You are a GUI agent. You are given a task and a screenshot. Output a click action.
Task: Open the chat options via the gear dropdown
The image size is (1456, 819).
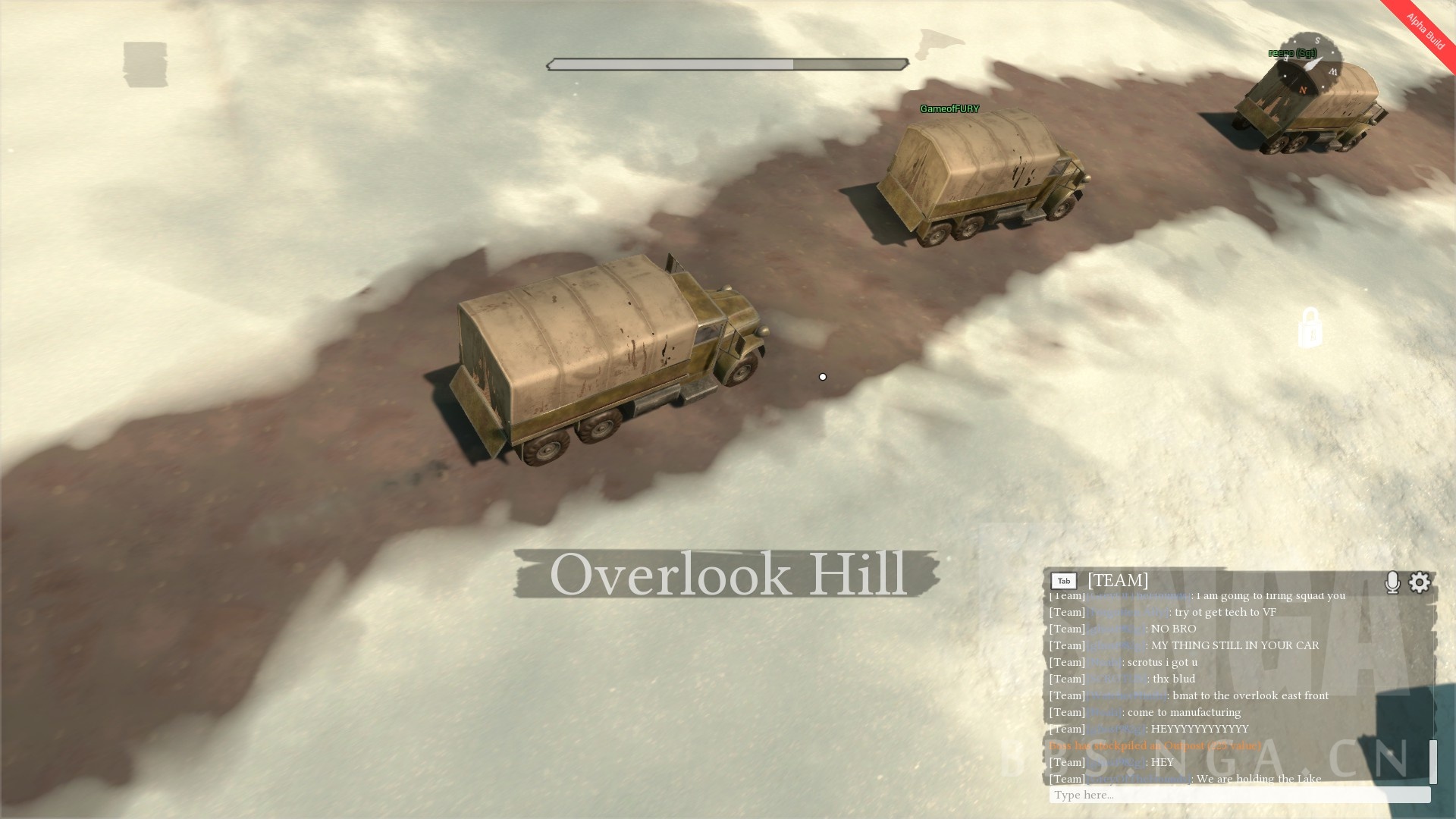coord(1420,582)
